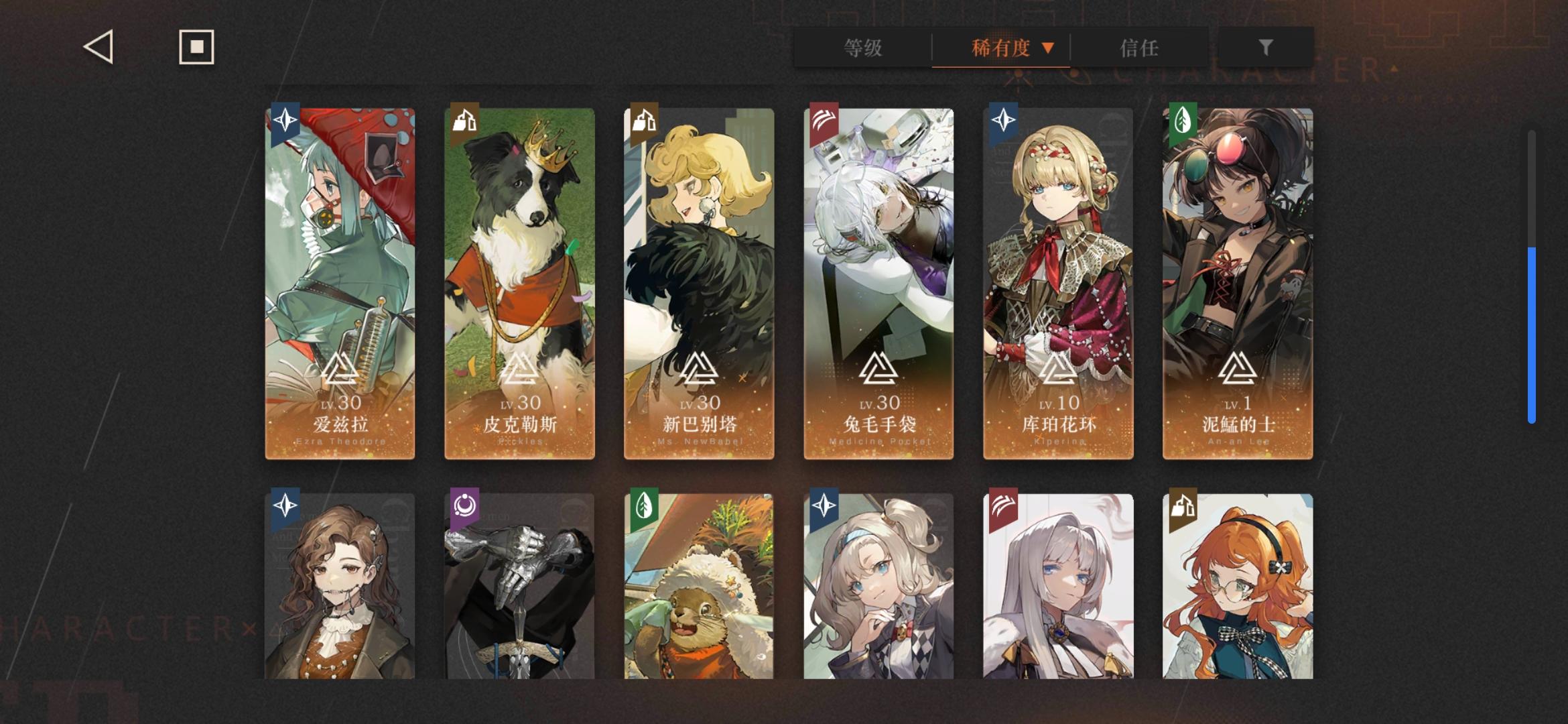
Task: Open the filter funnel icon
Action: pos(1265,47)
